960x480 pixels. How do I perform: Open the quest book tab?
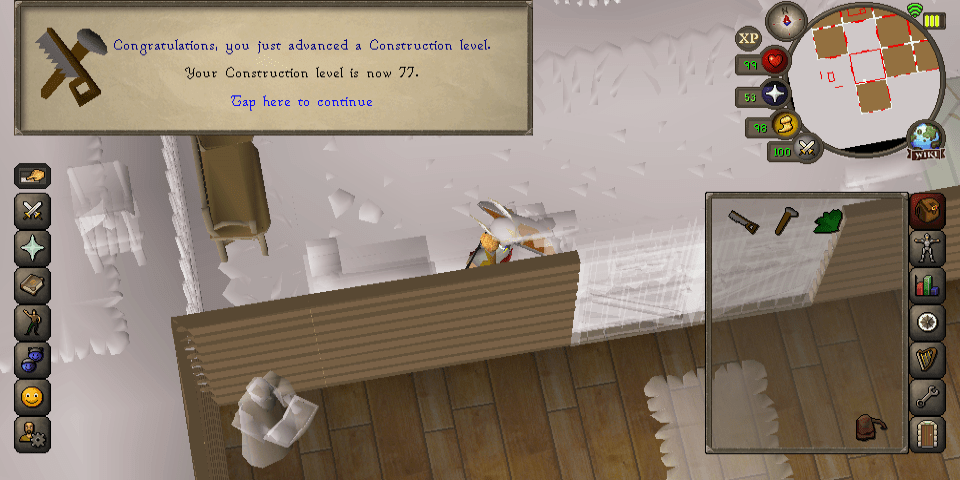coord(33,286)
